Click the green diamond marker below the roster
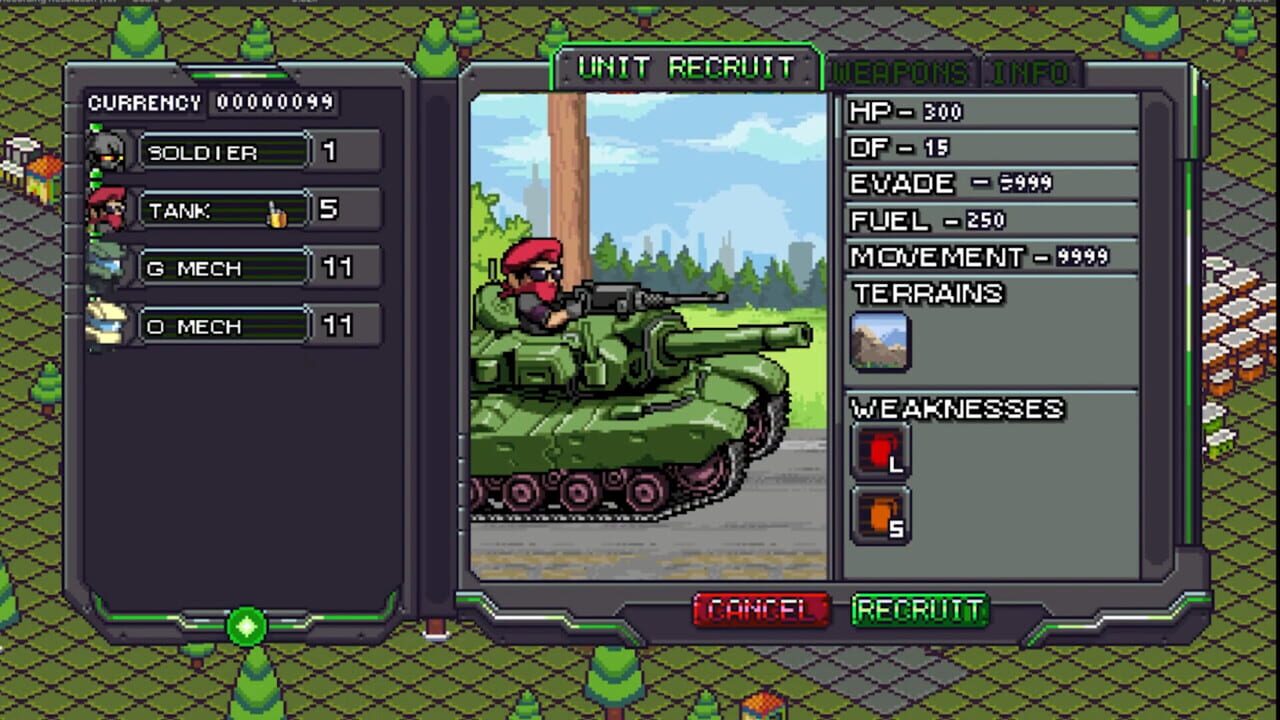The height and width of the screenshot is (720, 1280). [x=246, y=627]
